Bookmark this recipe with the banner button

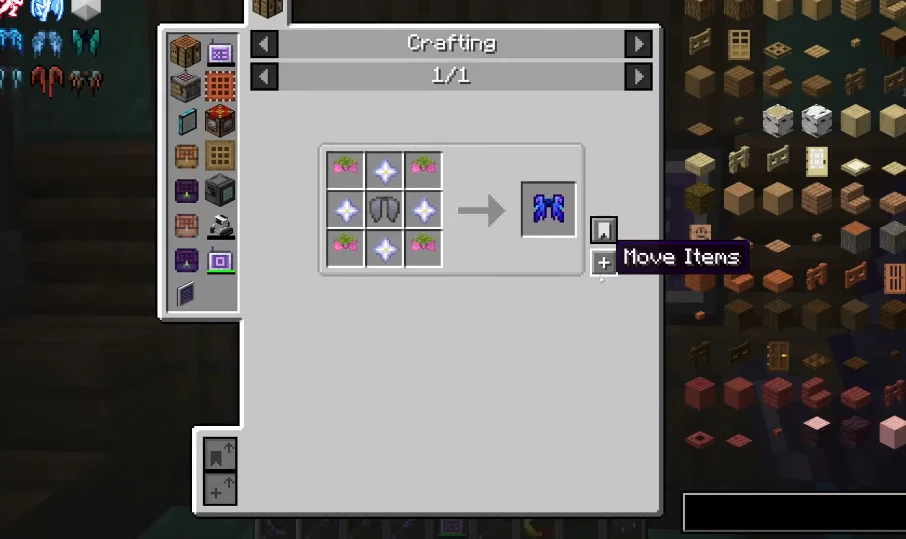pos(604,230)
